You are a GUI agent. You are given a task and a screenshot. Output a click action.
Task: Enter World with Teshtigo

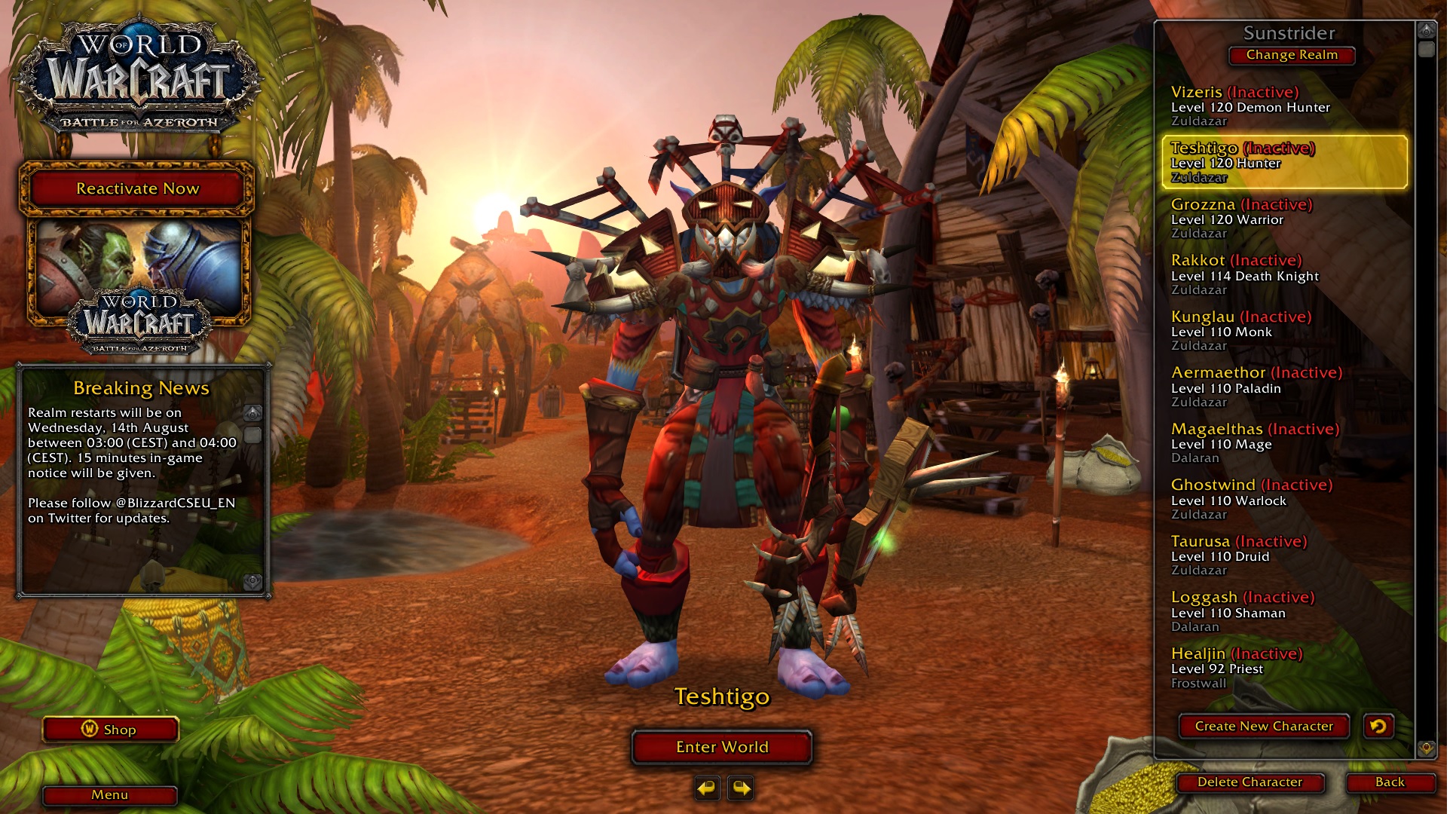pyautogui.click(x=722, y=747)
